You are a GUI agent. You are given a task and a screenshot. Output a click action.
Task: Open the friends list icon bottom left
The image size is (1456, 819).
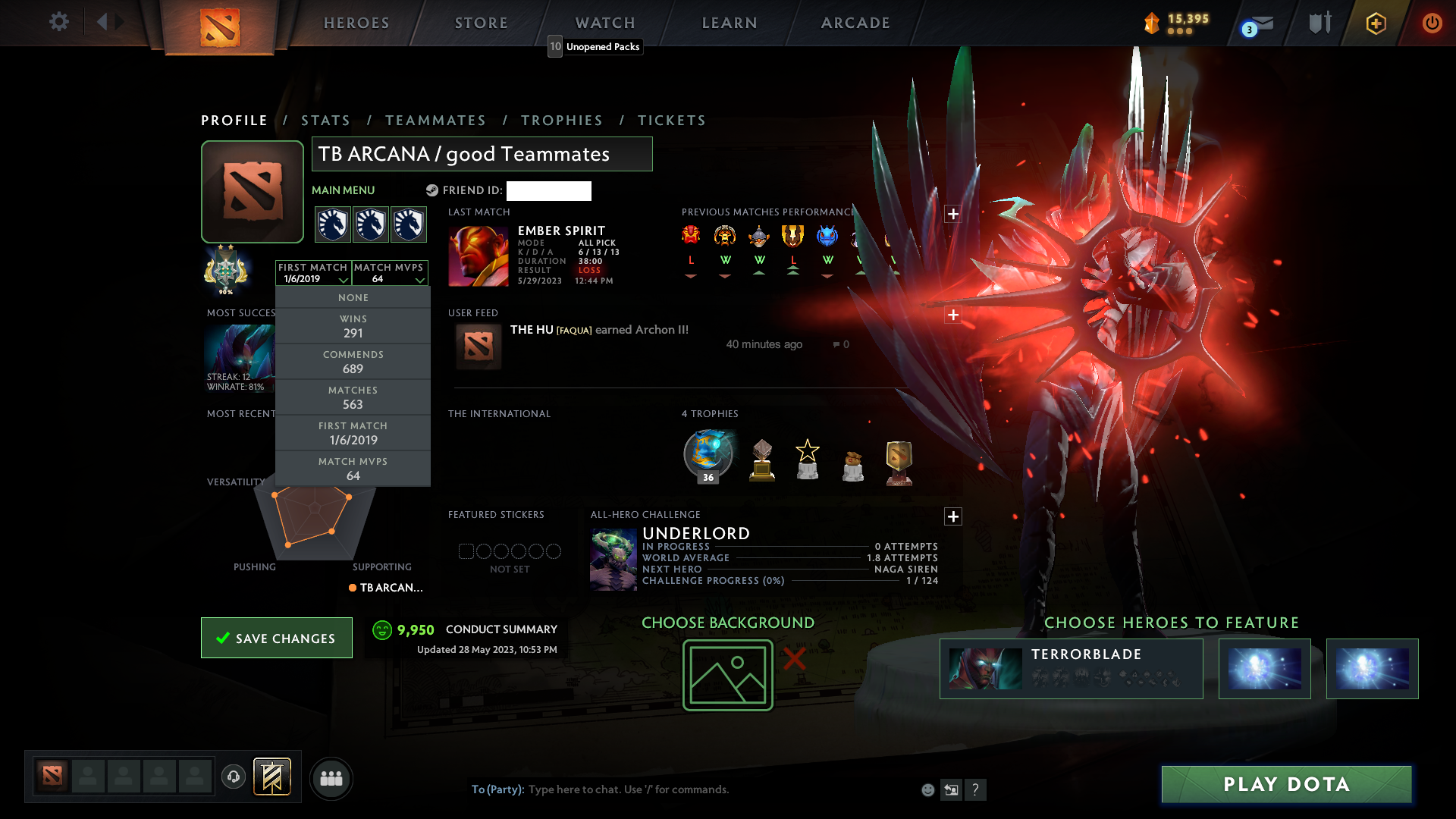pos(331,778)
